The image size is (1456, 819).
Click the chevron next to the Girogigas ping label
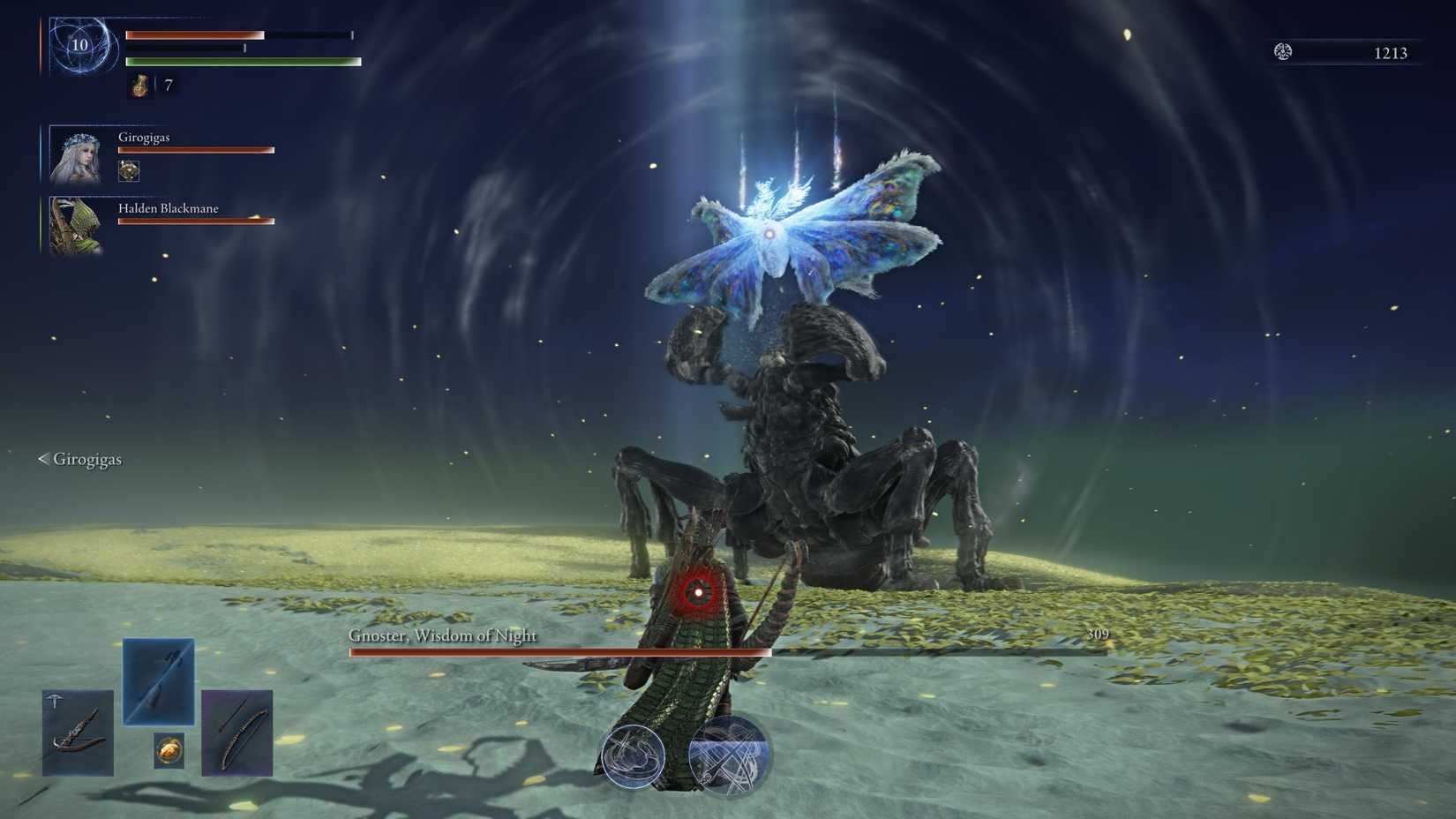pos(42,459)
